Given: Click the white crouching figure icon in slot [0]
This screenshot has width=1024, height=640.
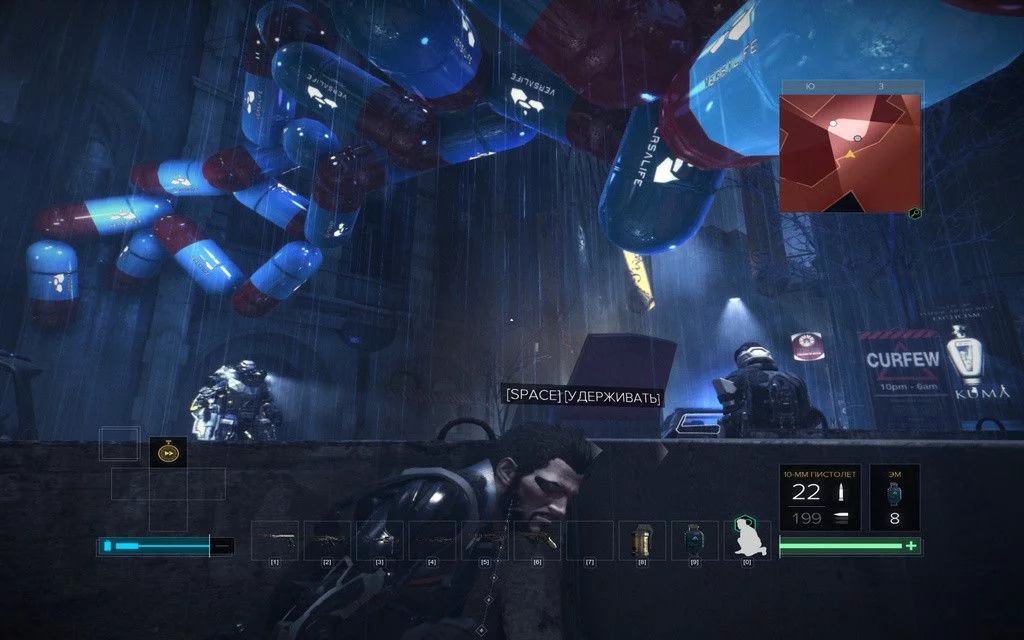Looking at the screenshot, I should pyautogui.click(x=746, y=540).
